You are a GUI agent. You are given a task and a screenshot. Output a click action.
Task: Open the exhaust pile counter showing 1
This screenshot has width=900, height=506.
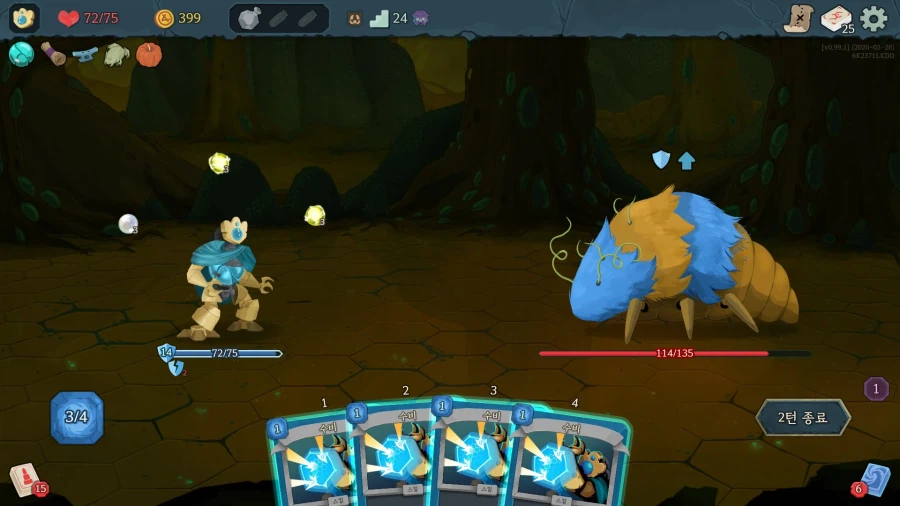point(876,389)
